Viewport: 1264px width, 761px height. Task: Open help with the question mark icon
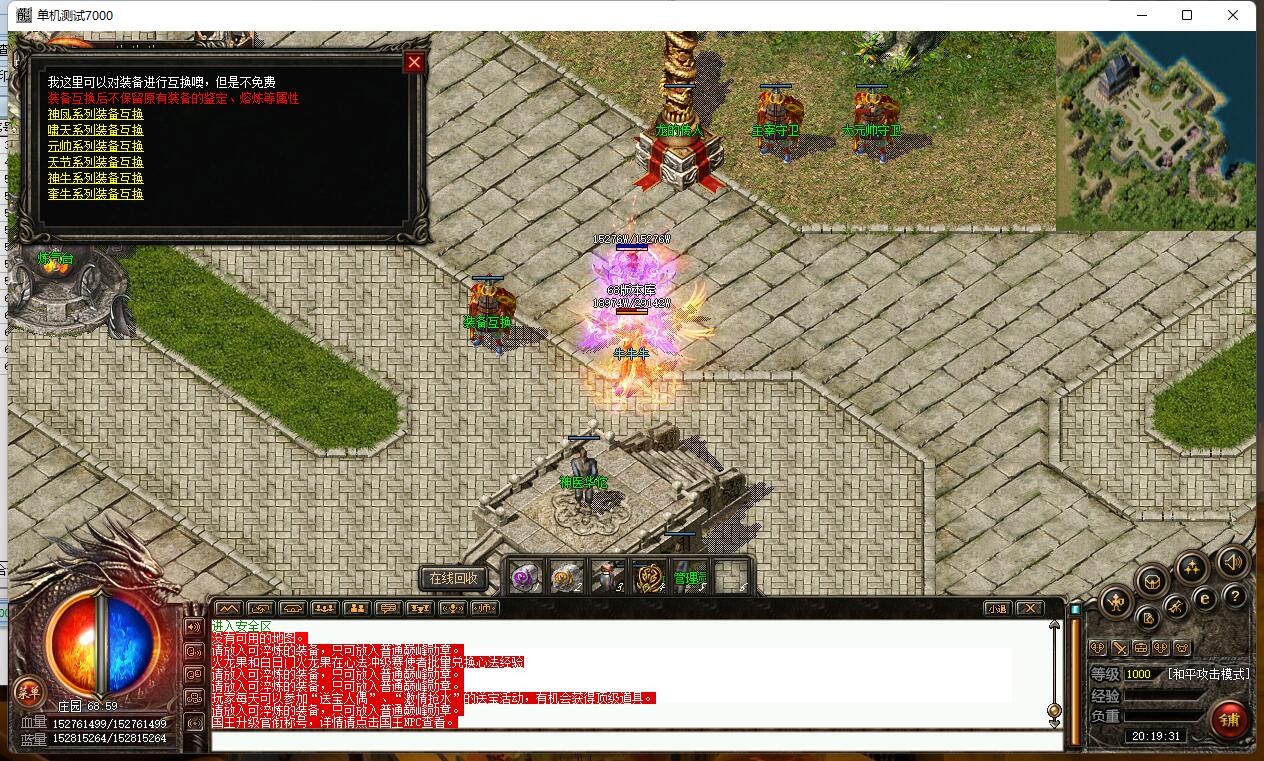(1235, 597)
